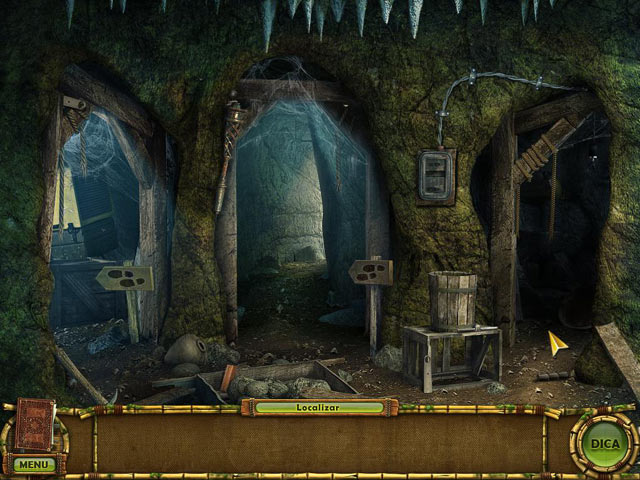The width and height of the screenshot is (640, 480).
Task: Open the MENU button
Action: tap(33, 464)
